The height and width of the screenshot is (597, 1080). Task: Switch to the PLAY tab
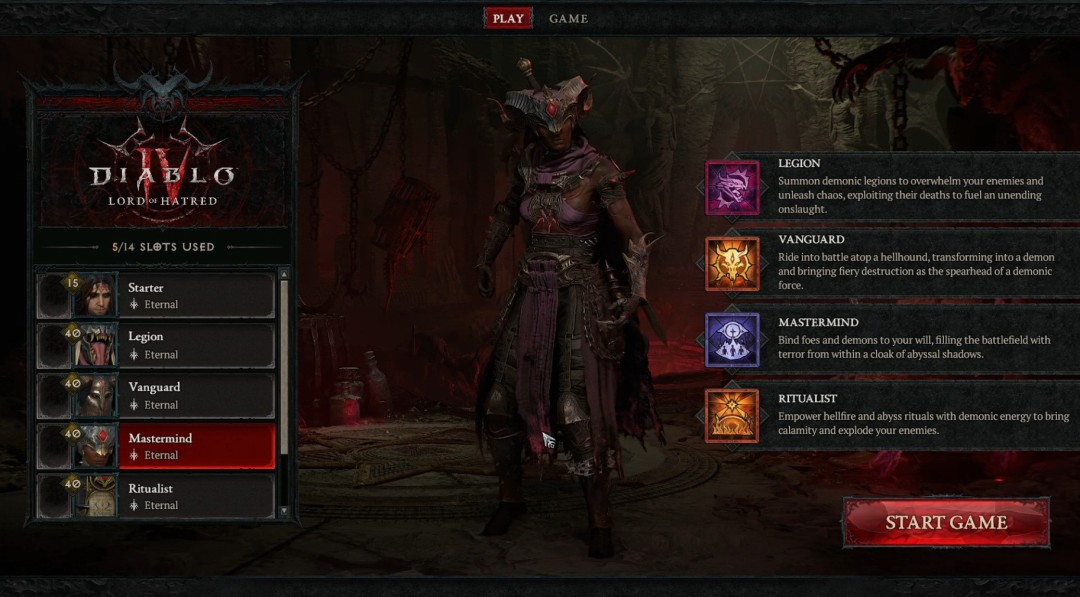click(x=508, y=18)
